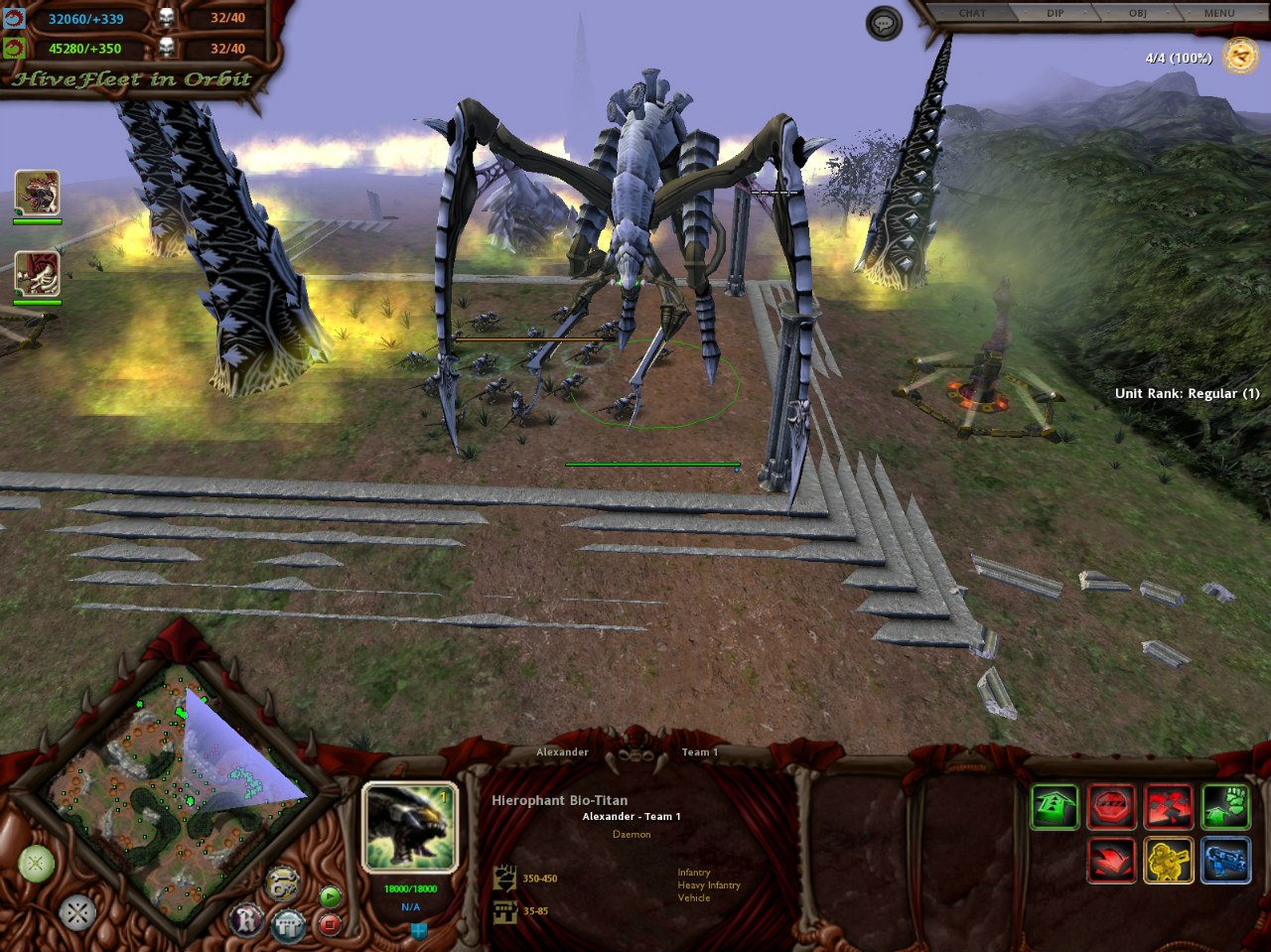
Task: Select the lower red creature portrait shortcut
Action: [x=37, y=274]
